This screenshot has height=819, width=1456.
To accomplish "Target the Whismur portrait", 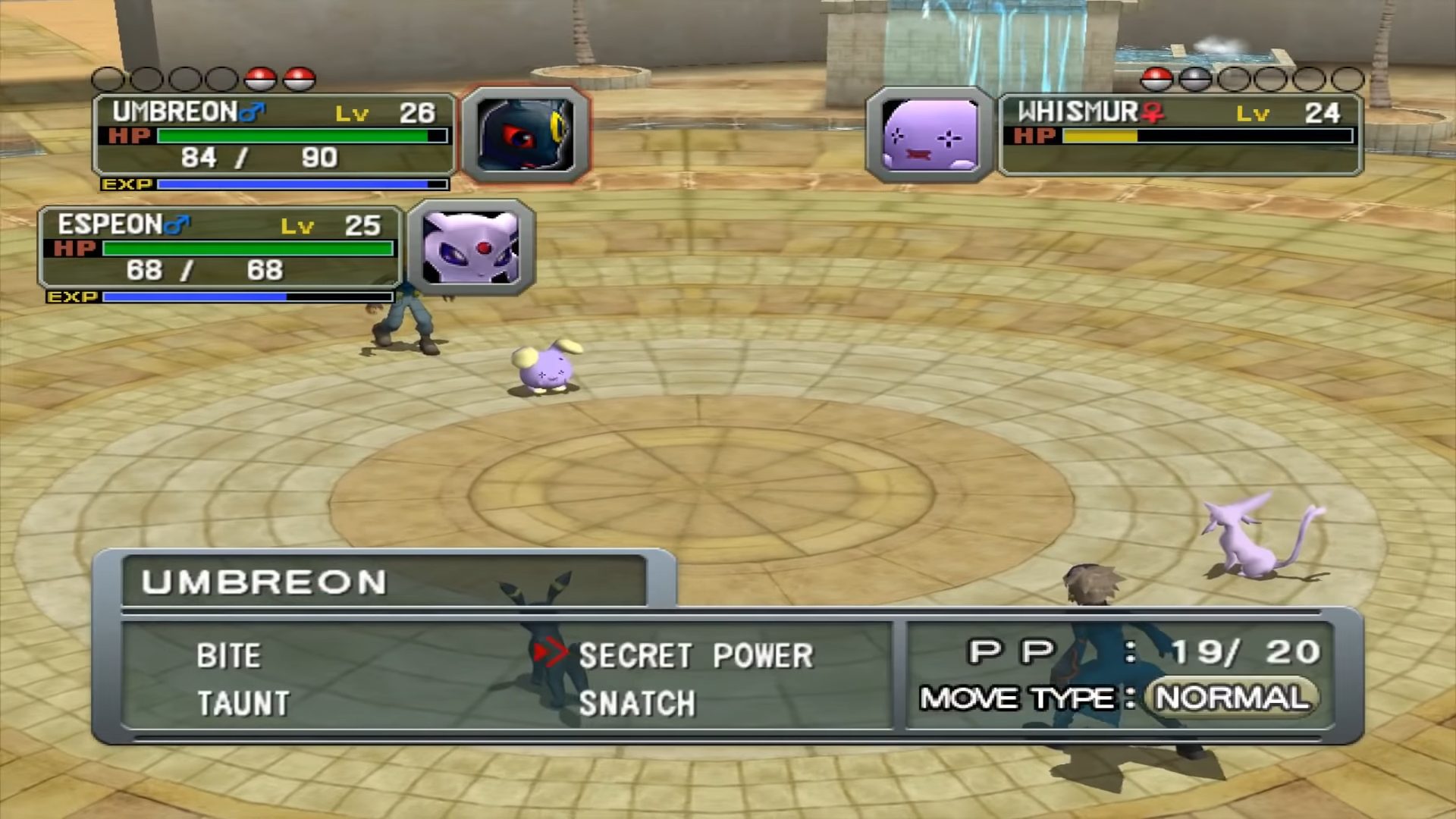I will (x=930, y=135).
